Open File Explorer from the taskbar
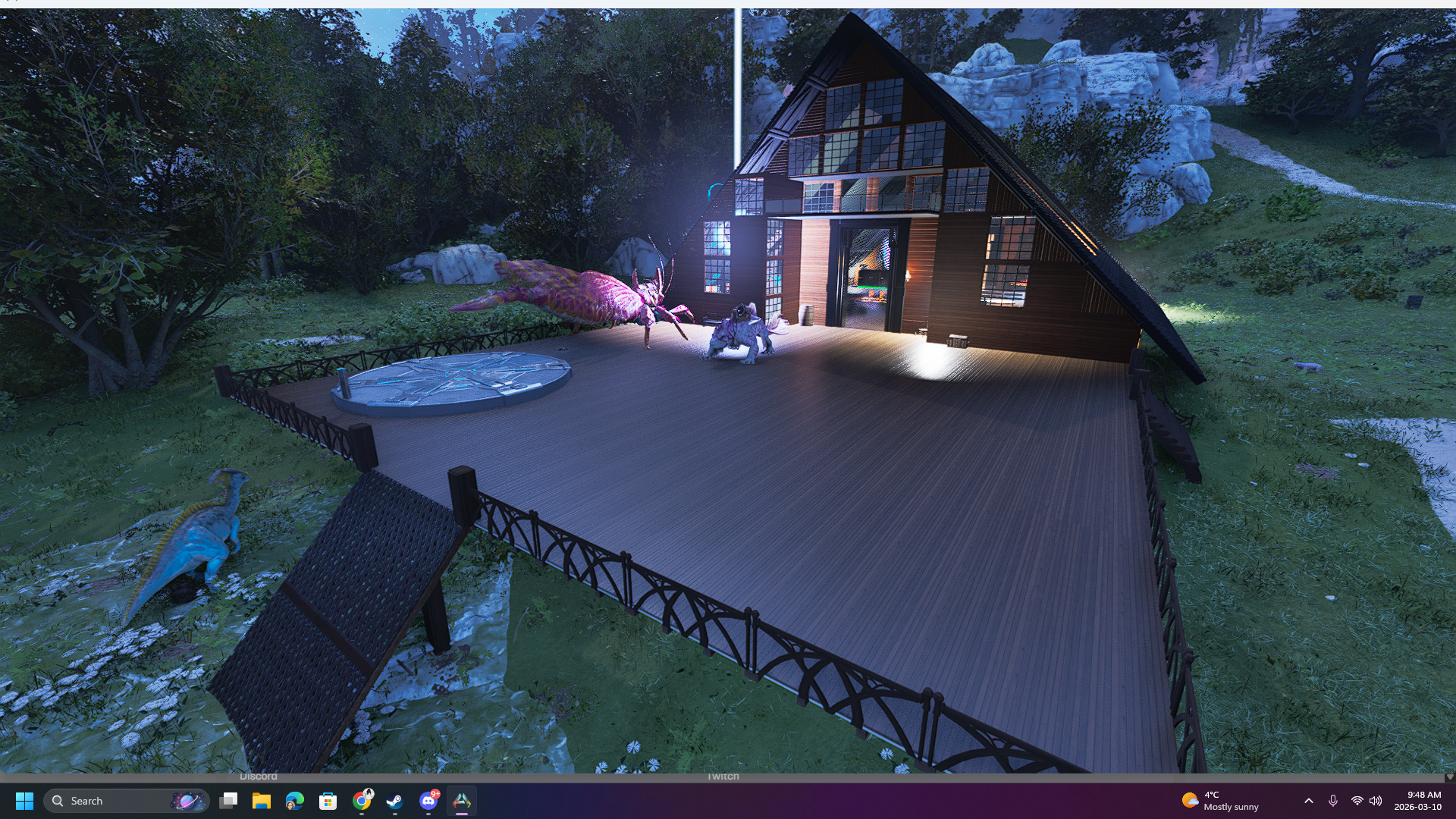Viewport: 1456px width, 819px height. pos(261,801)
